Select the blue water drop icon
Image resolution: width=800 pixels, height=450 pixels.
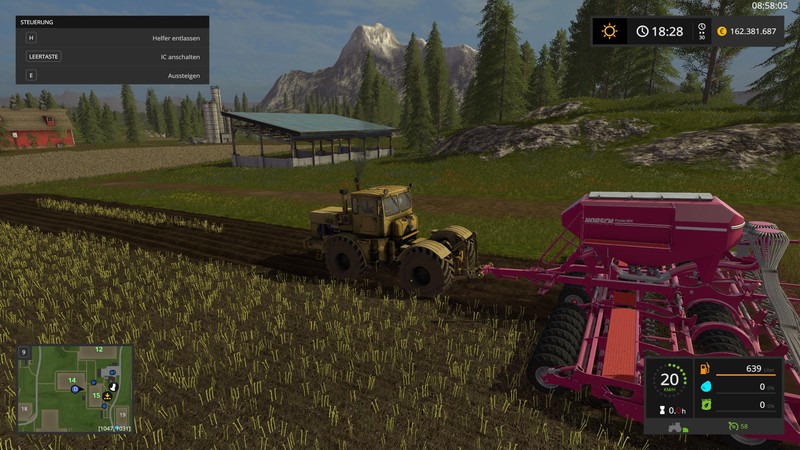pos(704,386)
